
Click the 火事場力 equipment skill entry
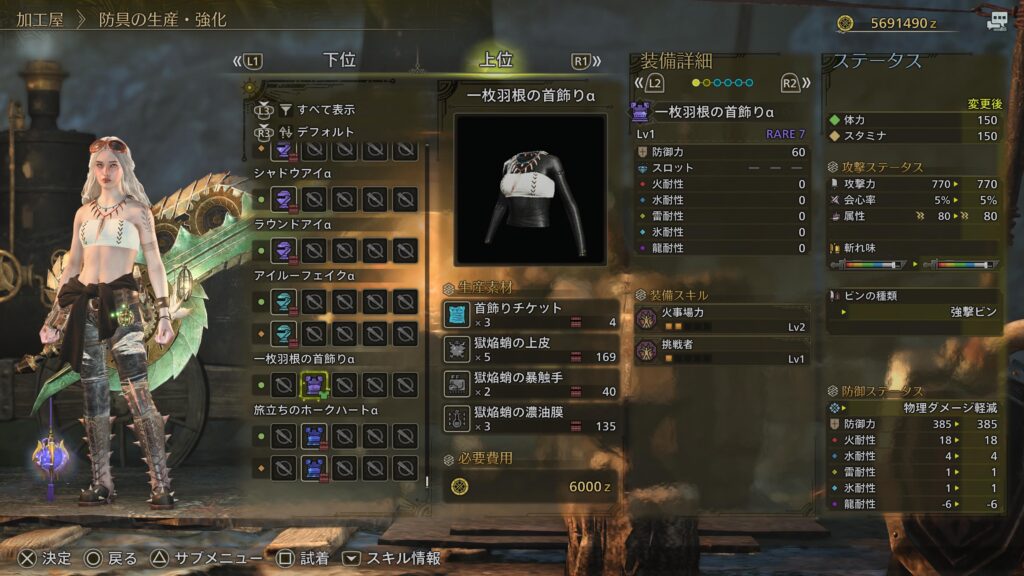pos(722,319)
